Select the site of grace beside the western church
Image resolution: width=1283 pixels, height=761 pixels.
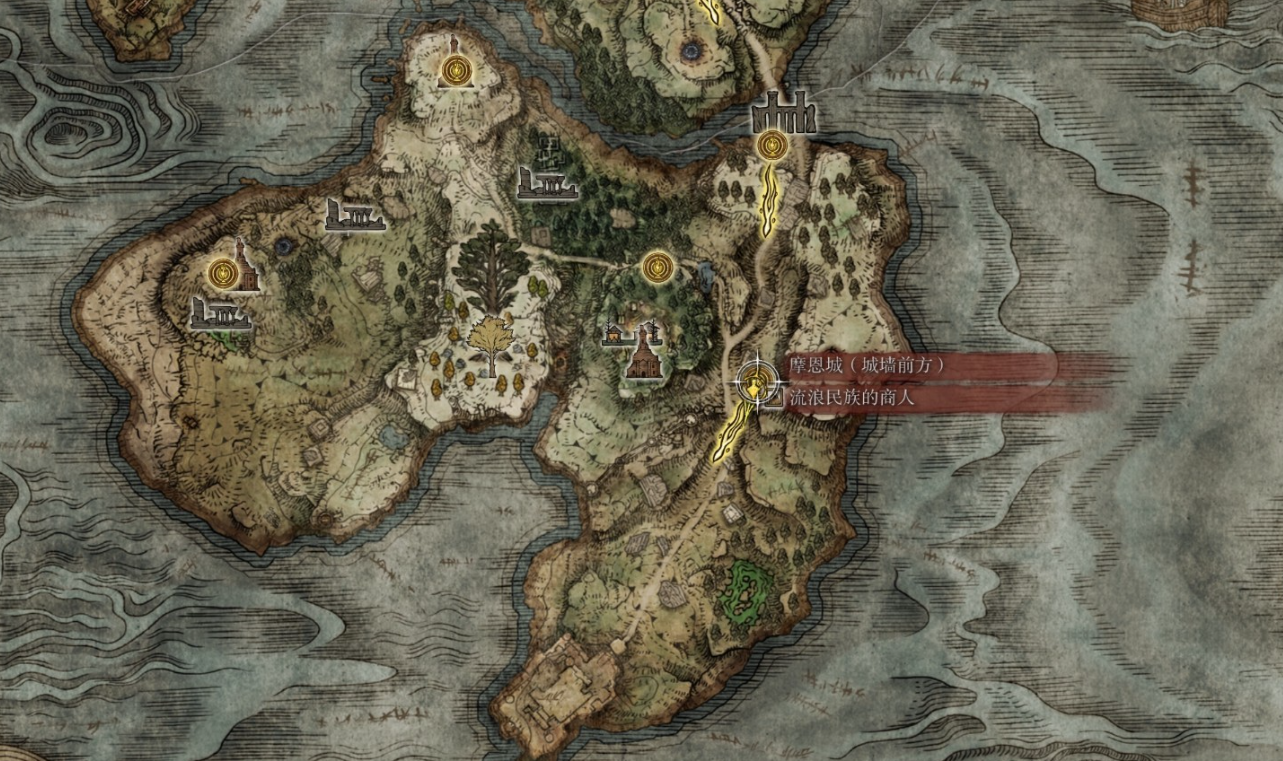pyautogui.click(x=222, y=272)
